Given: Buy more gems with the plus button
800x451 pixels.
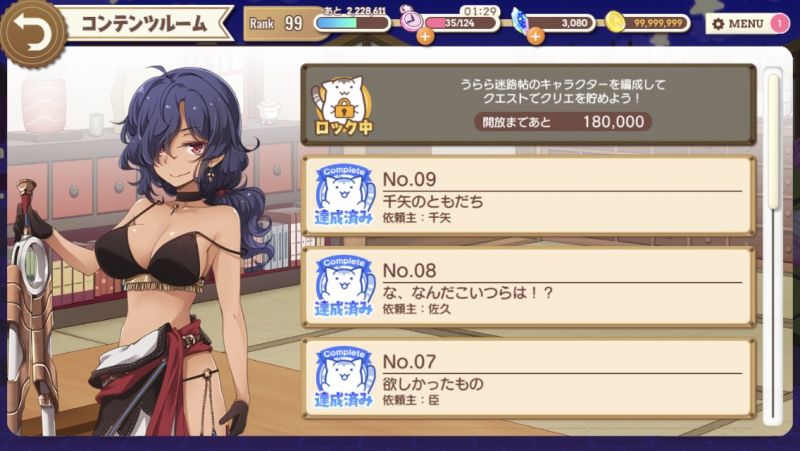Looking at the screenshot, I should pyautogui.click(x=535, y=37).
